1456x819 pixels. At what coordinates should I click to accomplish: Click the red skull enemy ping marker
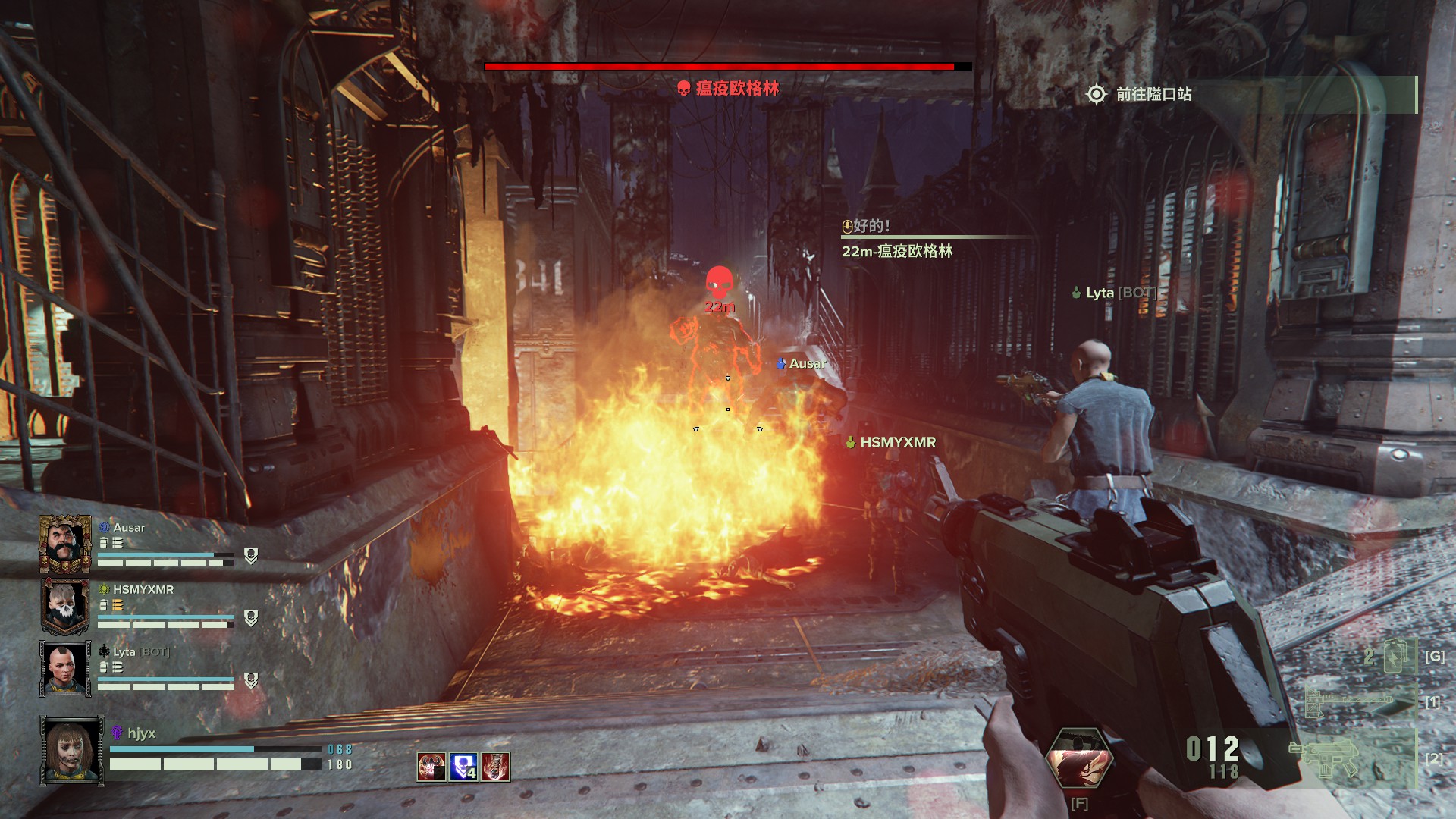(719, 284)
